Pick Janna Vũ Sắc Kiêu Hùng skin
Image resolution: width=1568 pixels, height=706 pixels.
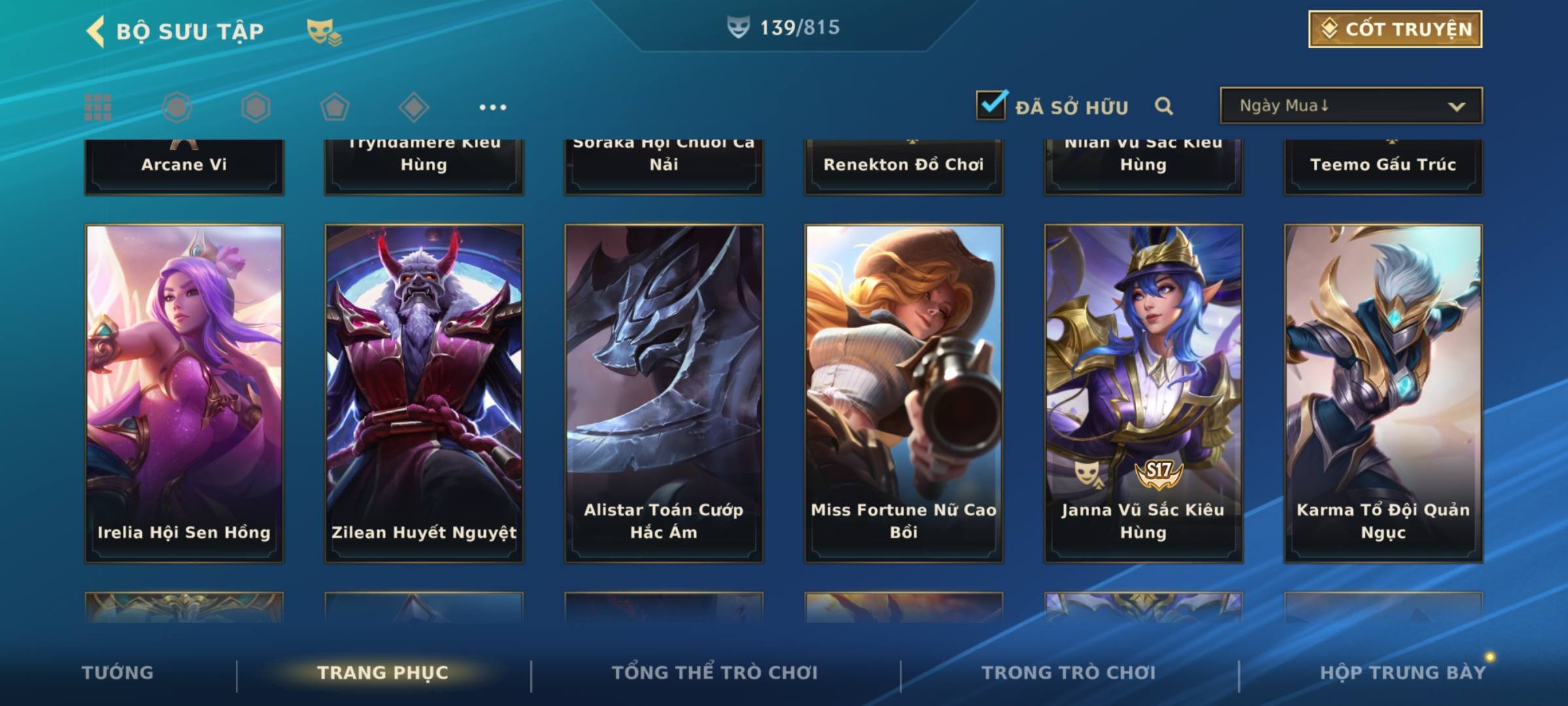1143,392
